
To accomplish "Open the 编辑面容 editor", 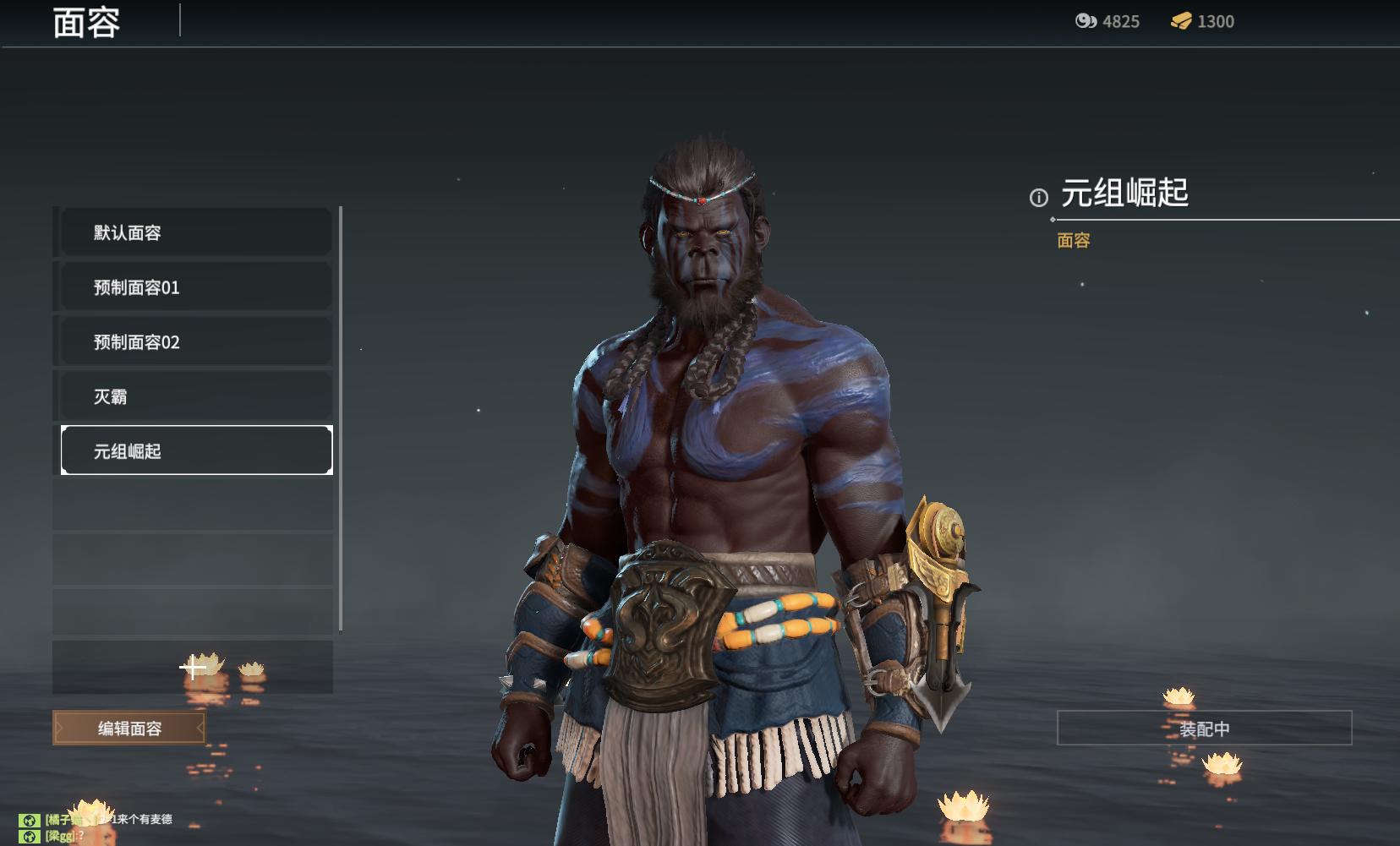I will tap(129, 728).
